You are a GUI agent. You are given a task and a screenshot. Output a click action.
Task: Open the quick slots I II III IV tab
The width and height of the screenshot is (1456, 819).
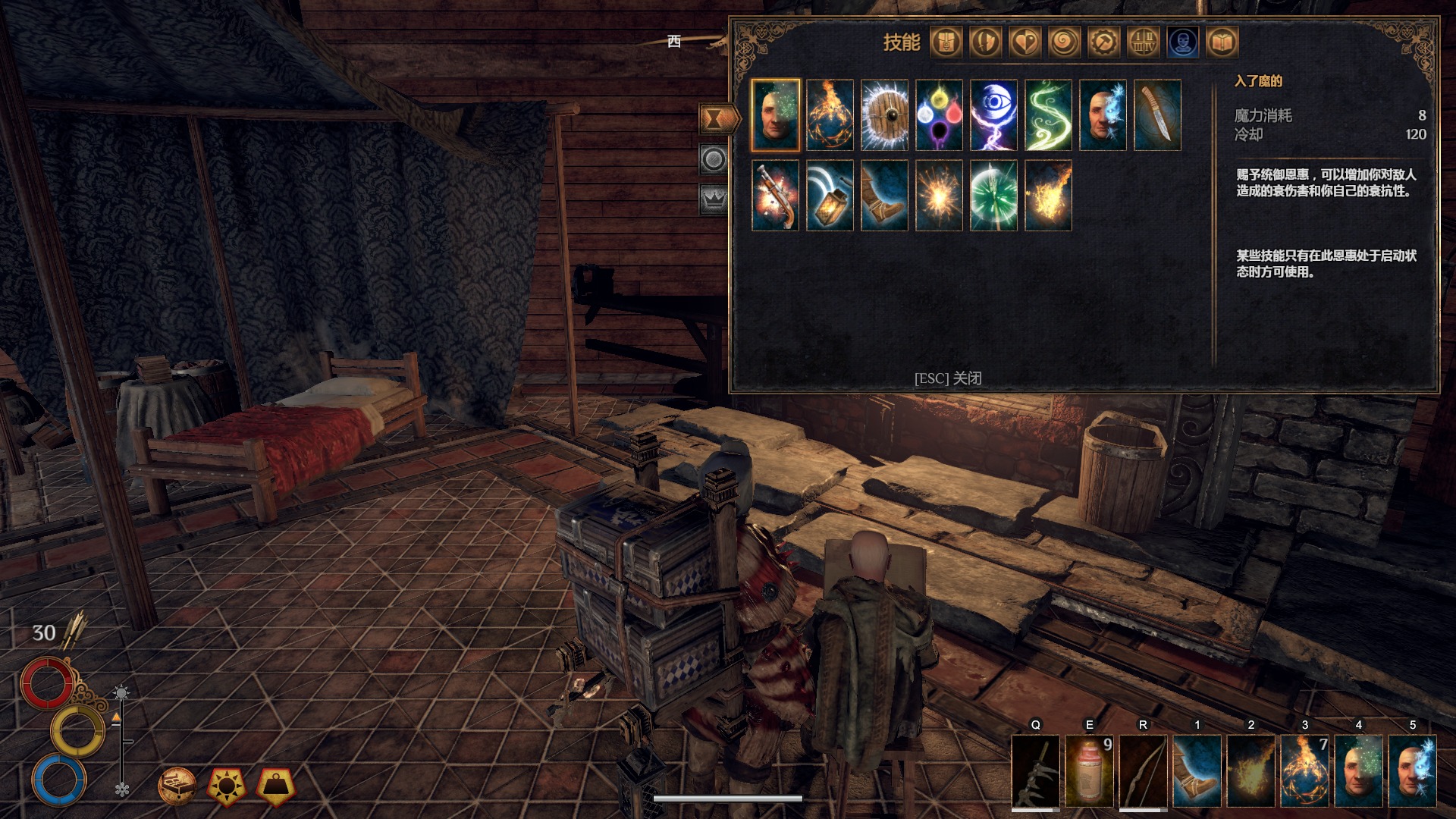1143,42
